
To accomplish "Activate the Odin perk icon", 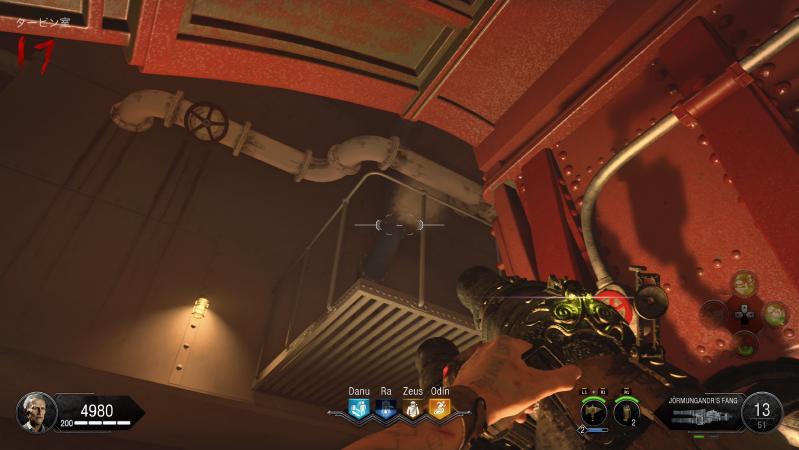I will (x=440, y=408).
